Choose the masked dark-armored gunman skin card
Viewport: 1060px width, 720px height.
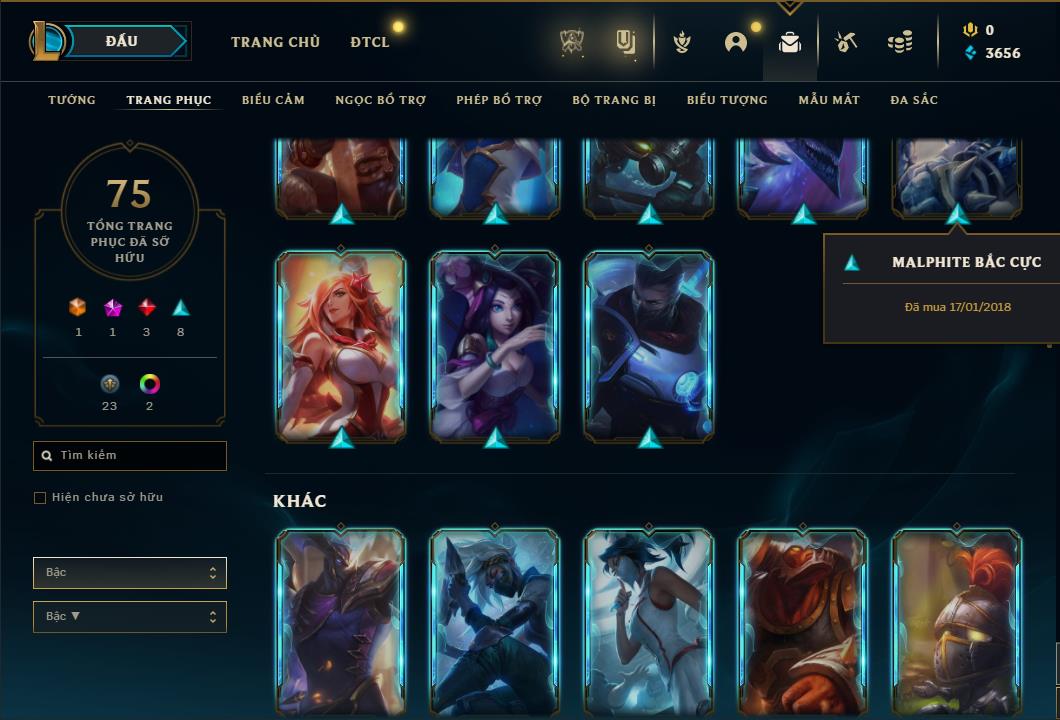coord(649,343)
